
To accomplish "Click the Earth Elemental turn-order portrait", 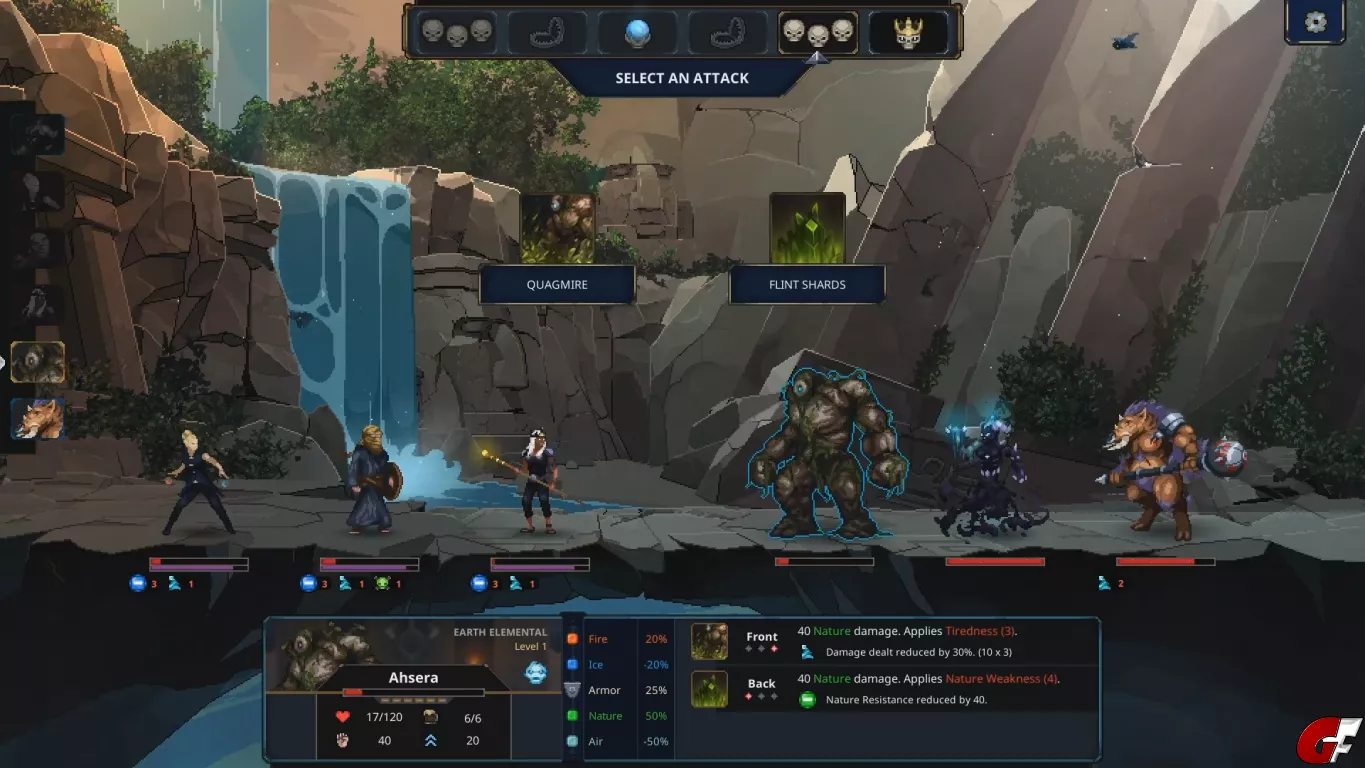I will click(x=38, y=362).
